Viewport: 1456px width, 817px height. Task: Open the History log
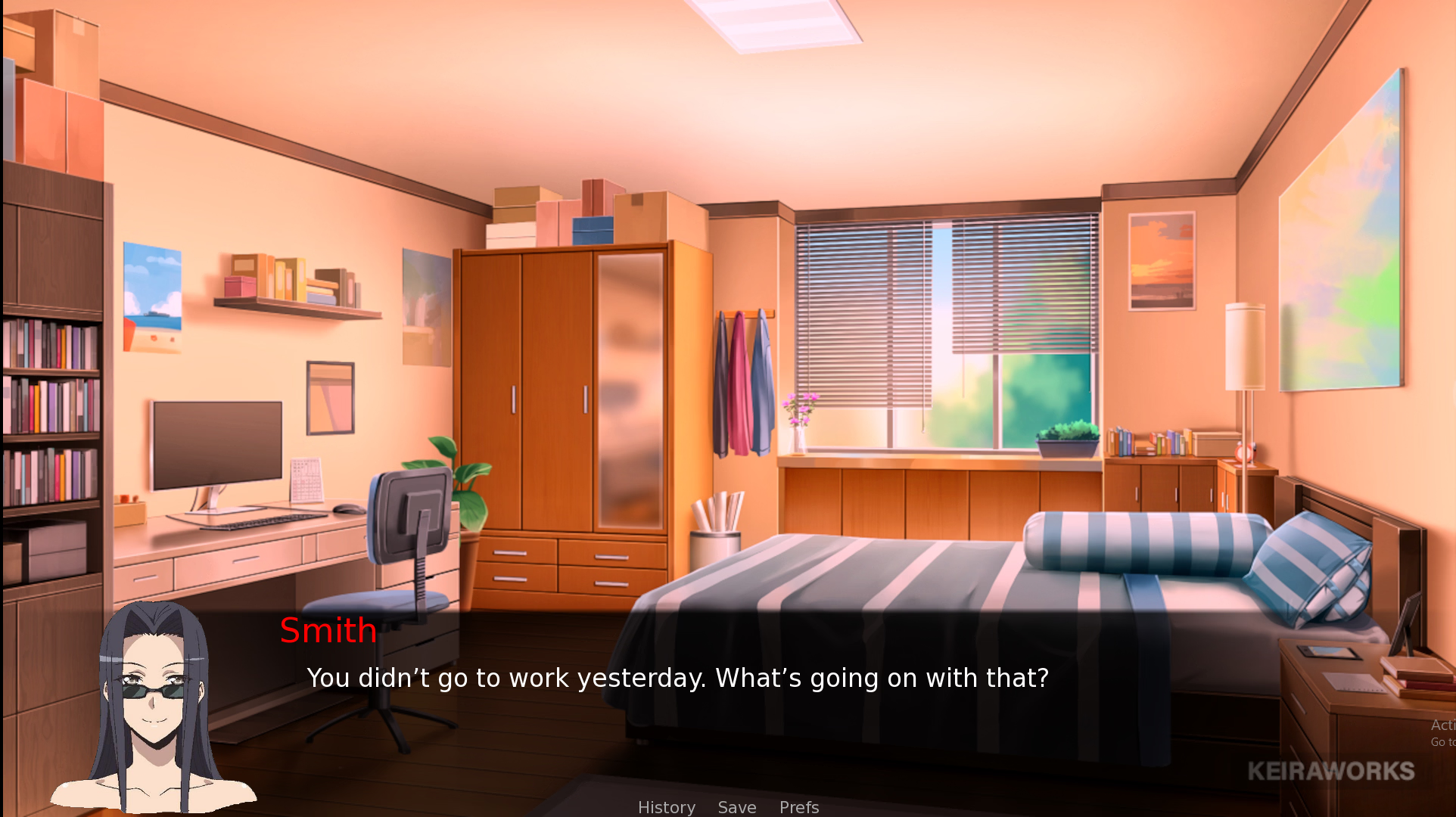click(x=666, y=807)
